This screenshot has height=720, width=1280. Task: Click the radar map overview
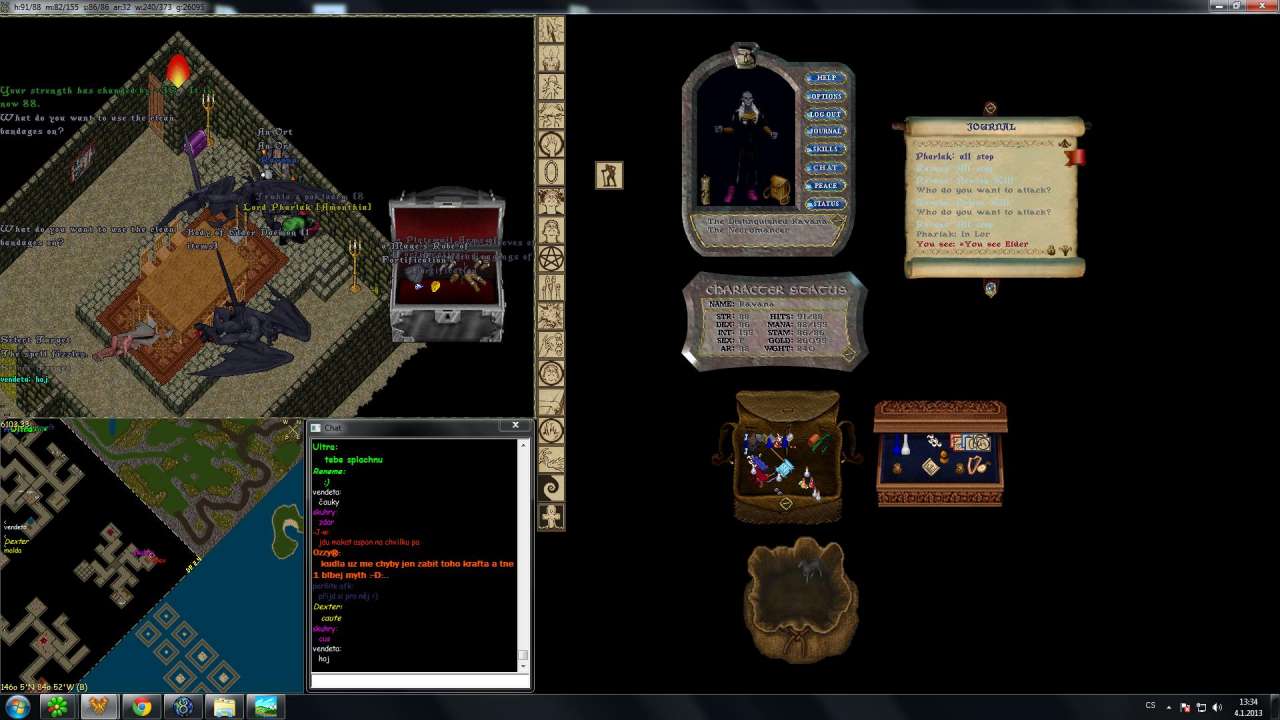[150, 555]
